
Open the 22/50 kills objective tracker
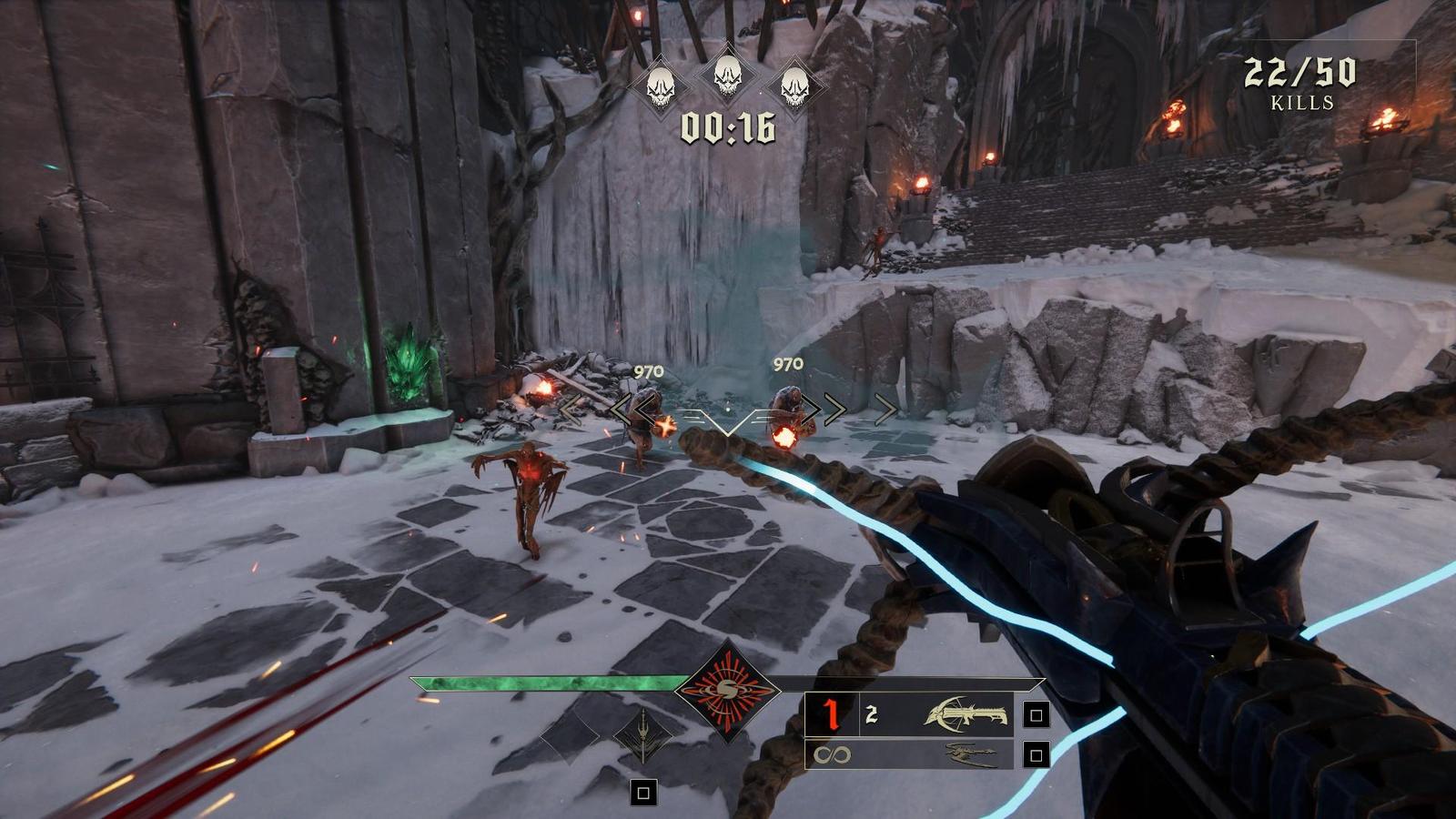point(1300,83)
